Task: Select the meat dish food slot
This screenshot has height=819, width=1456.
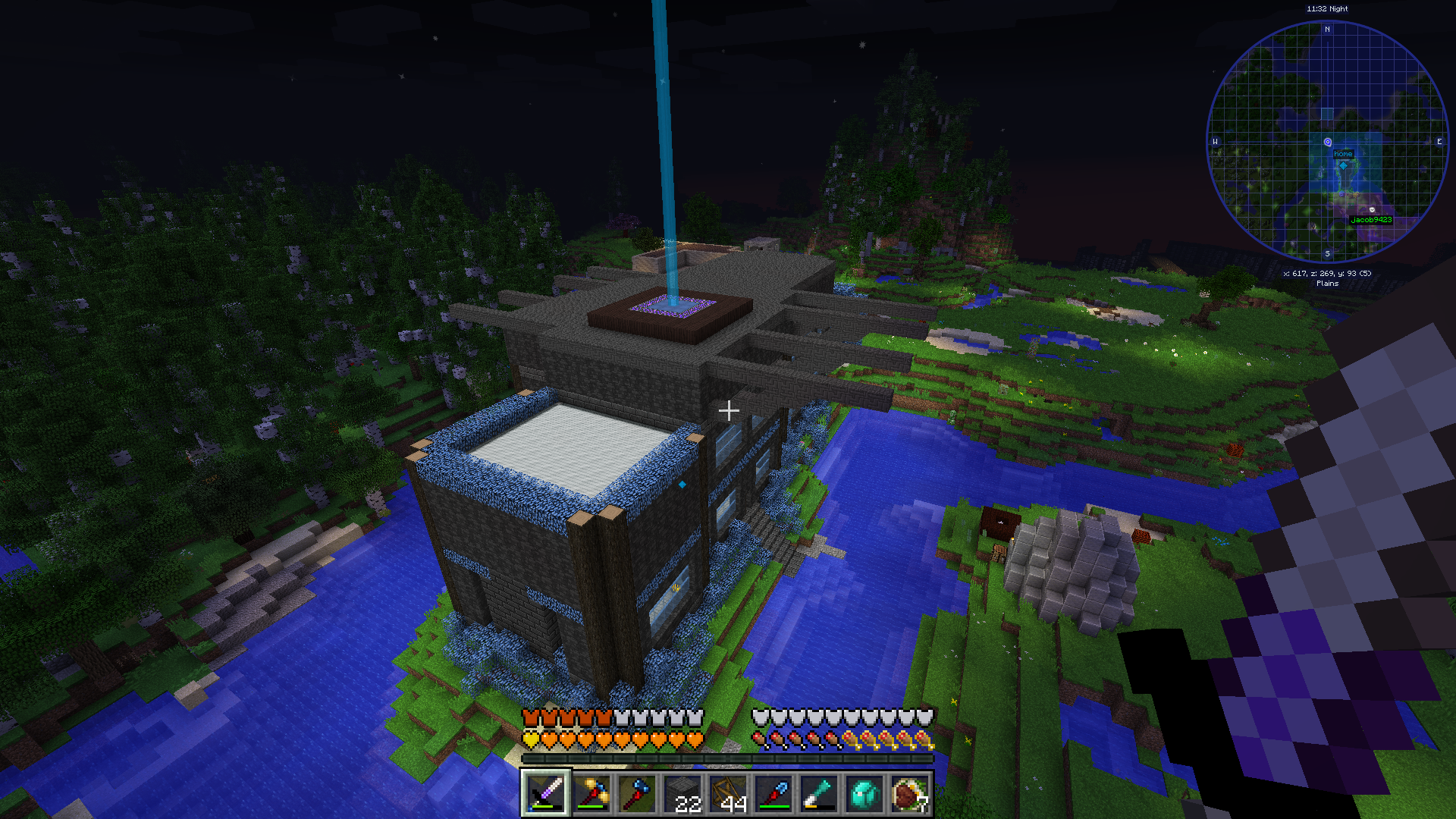Action: (x=910, y=794)
